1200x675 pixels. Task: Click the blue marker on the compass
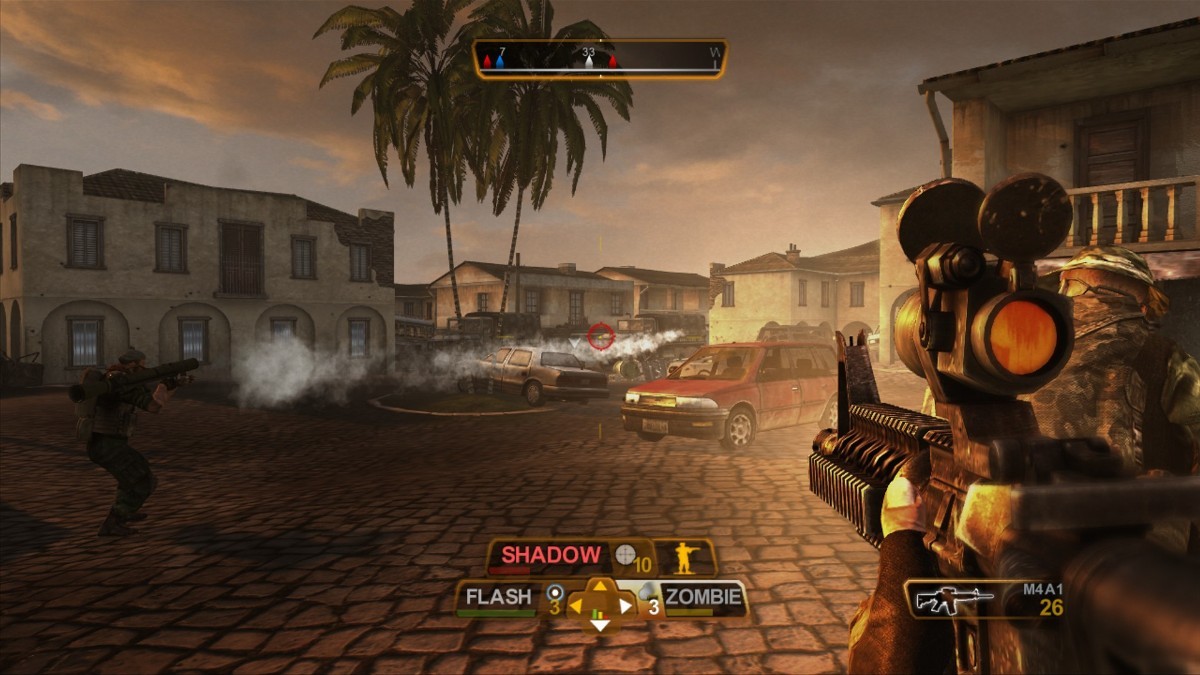pyautogui.click(x=500, y=62)
